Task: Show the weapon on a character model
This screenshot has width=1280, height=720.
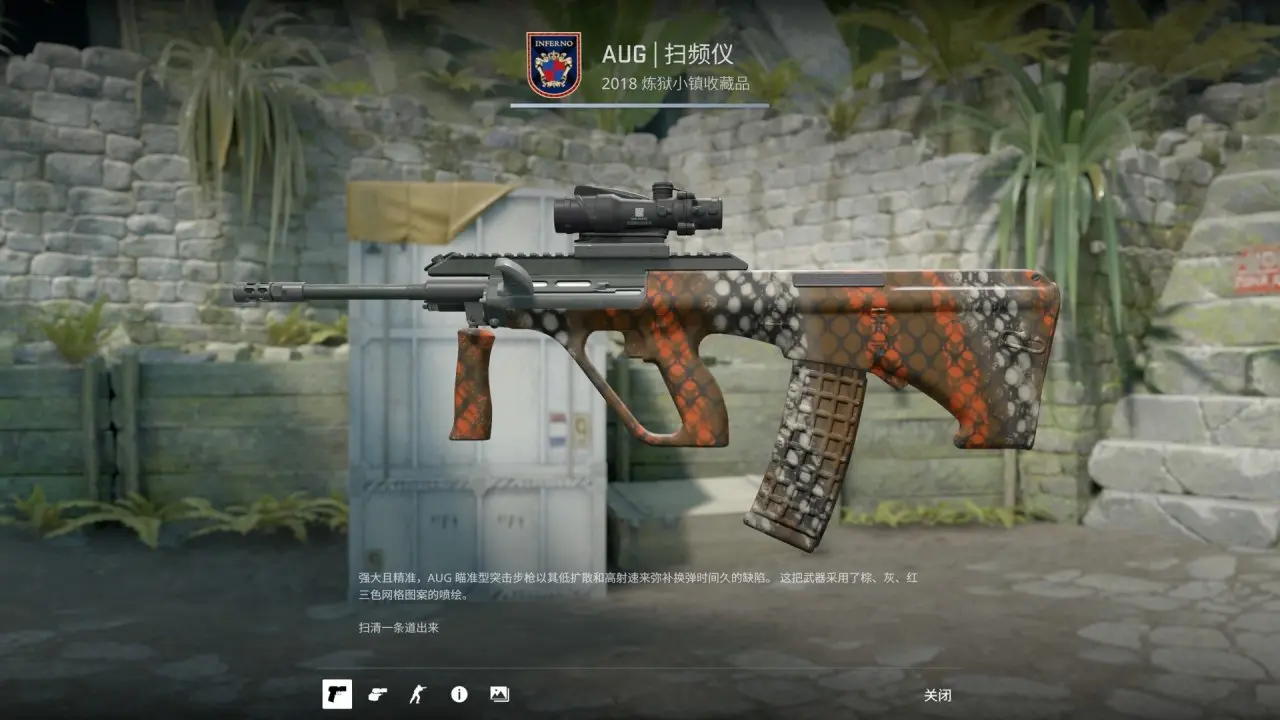Action: (x=417, y=694)
